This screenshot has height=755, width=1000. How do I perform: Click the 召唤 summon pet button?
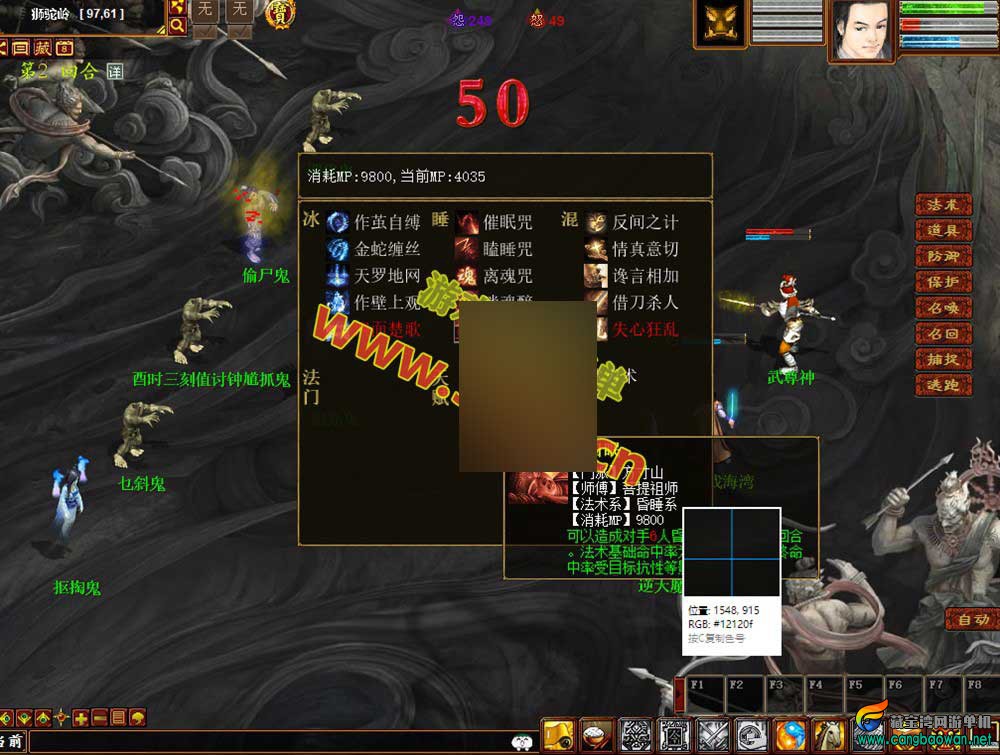point(943,308)
